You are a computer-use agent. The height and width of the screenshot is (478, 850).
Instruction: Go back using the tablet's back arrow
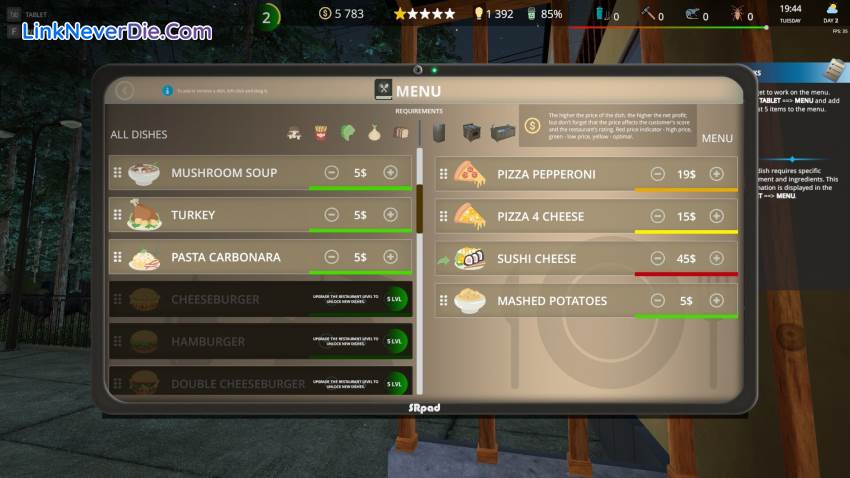click(x=124, y=91)
